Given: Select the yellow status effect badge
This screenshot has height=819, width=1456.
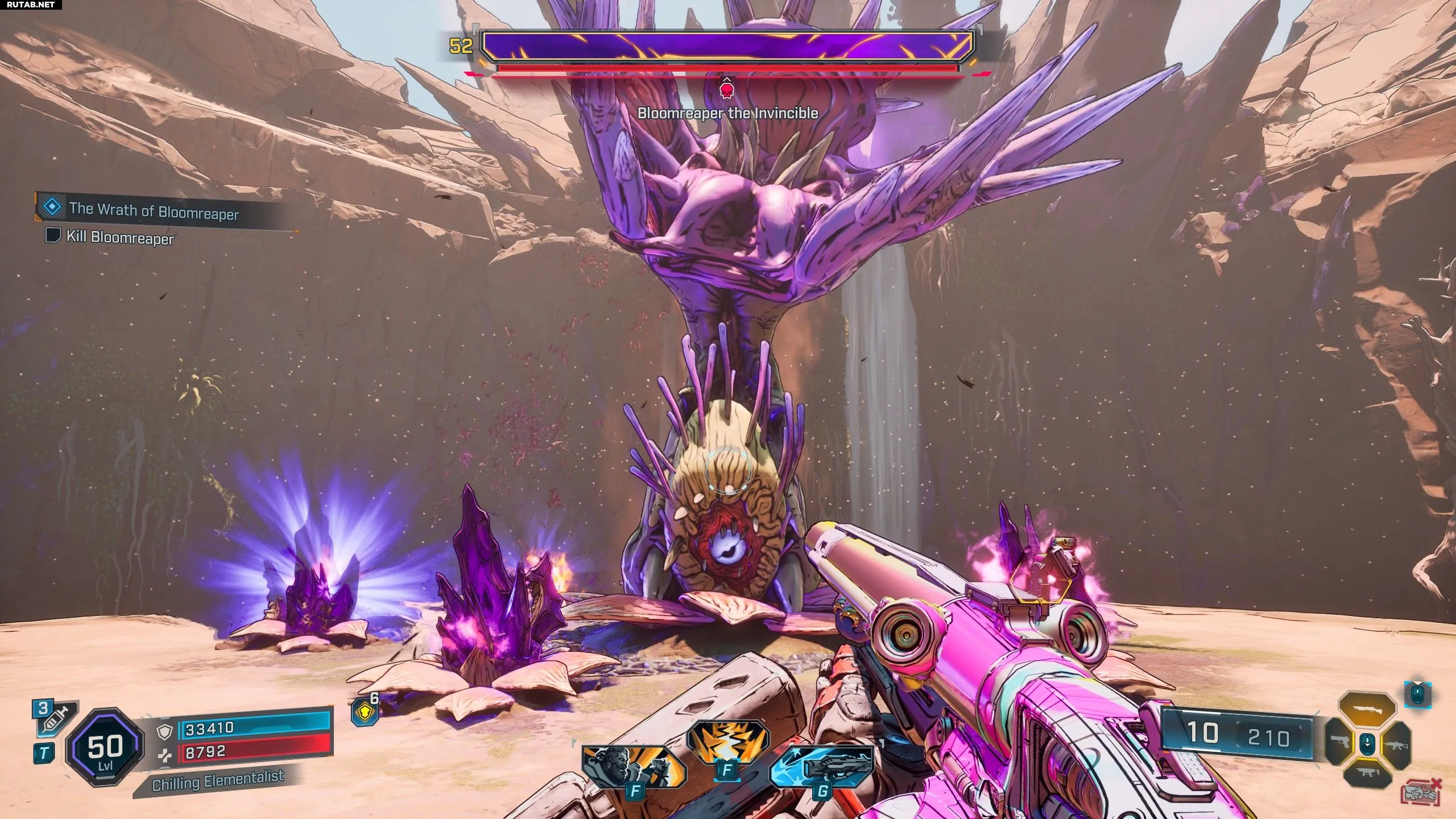Looking at the screenshot, I should coord(364,712).
